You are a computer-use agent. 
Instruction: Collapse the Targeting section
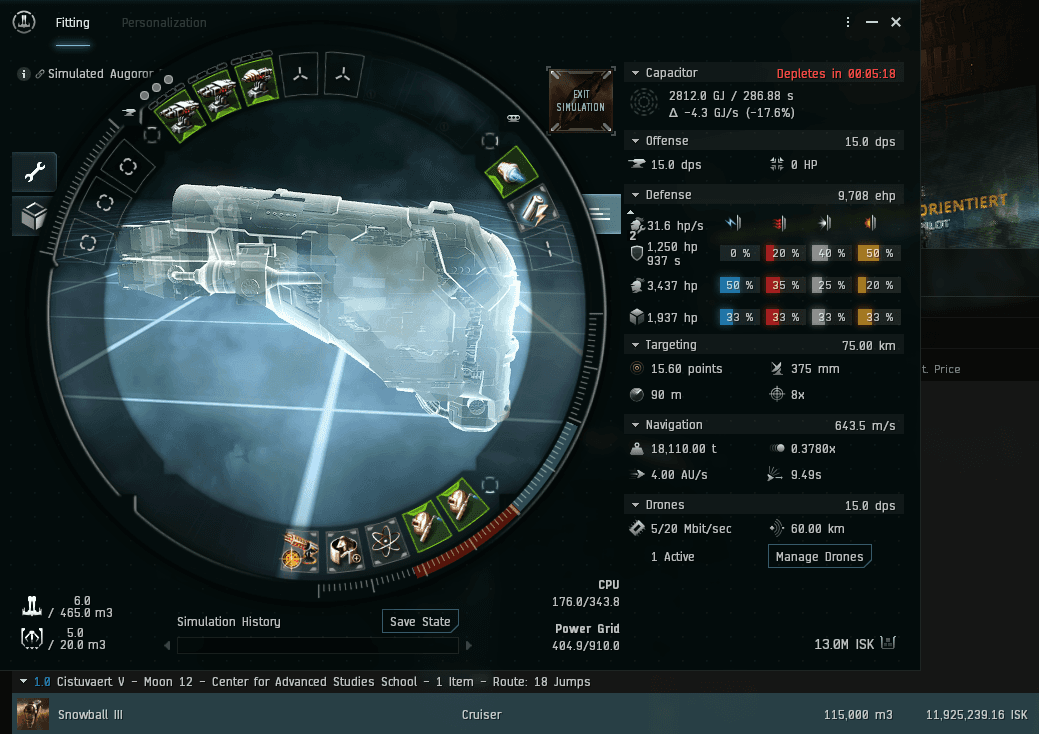point(634,345)
